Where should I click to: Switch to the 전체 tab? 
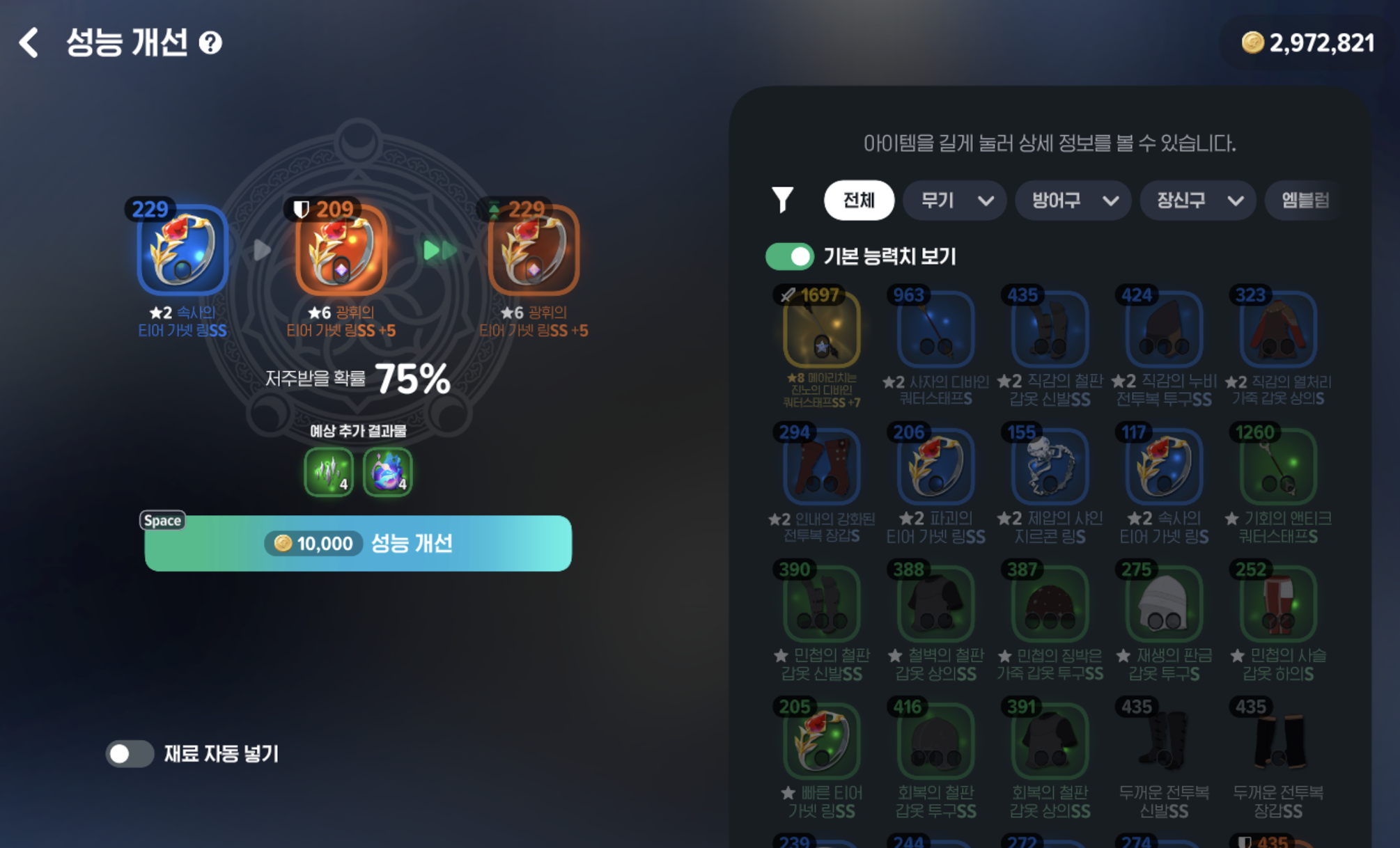click(x=859, y=201)
